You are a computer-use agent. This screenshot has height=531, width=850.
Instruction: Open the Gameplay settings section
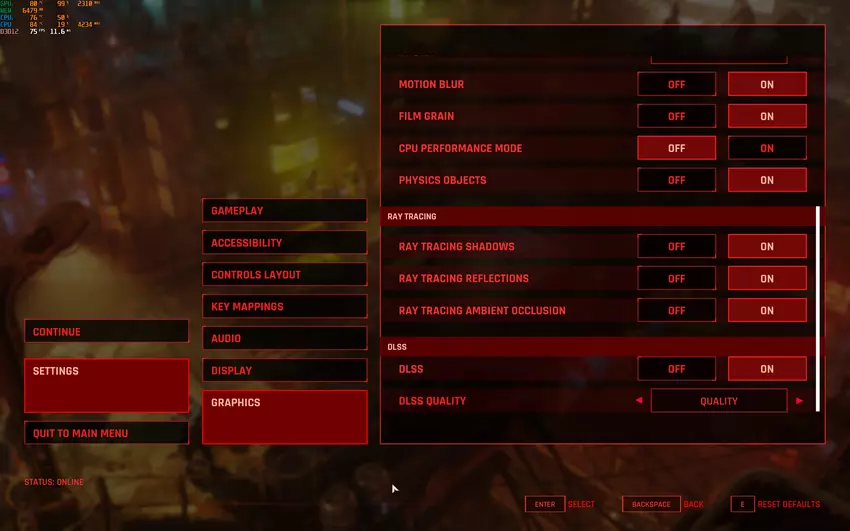coord(284,211)
